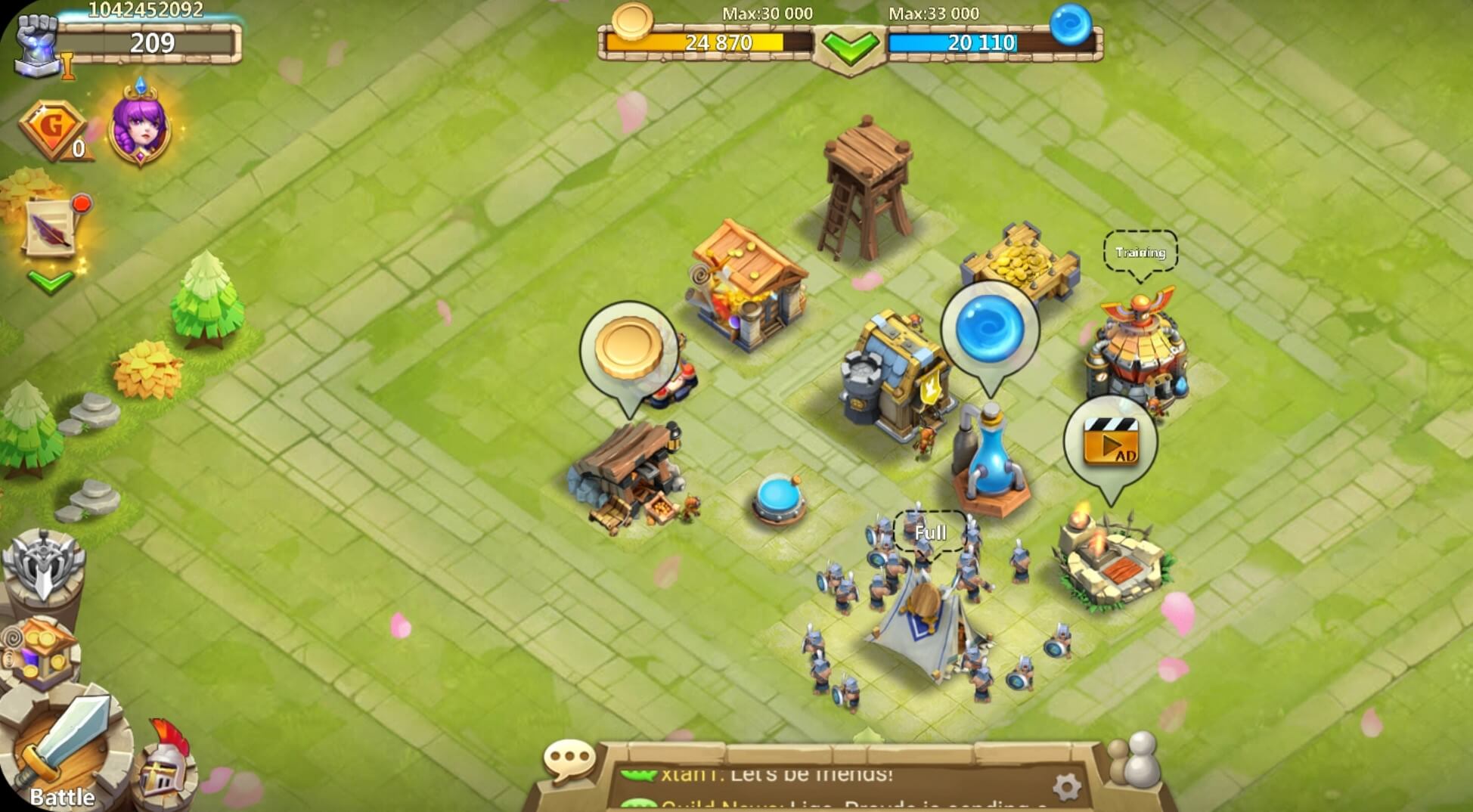The image size is (1473, 812).
Task: Open the silver league emblem
Action: click(x=45, y=563)
